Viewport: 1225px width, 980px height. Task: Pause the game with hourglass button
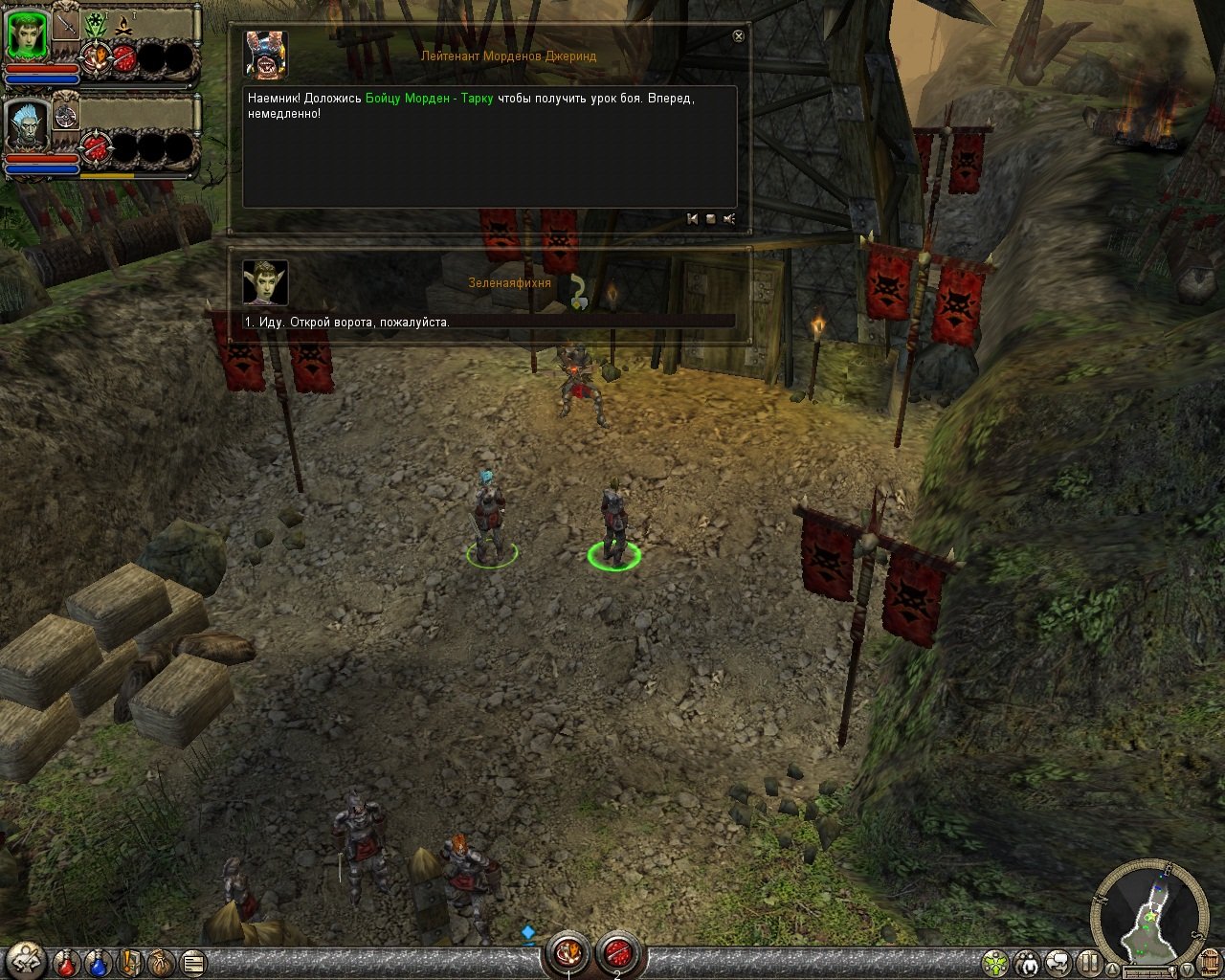point(1090,963)
